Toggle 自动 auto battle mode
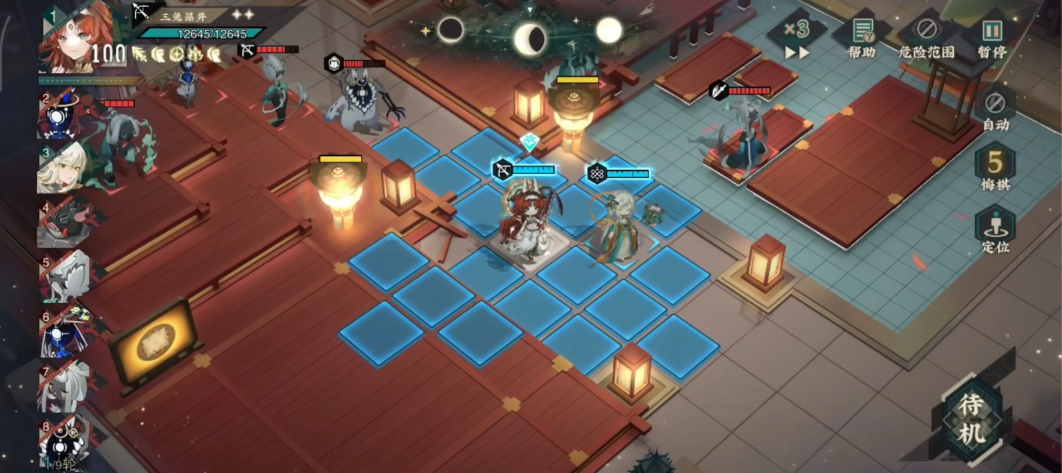1062x473 pixels. point(995,108)
